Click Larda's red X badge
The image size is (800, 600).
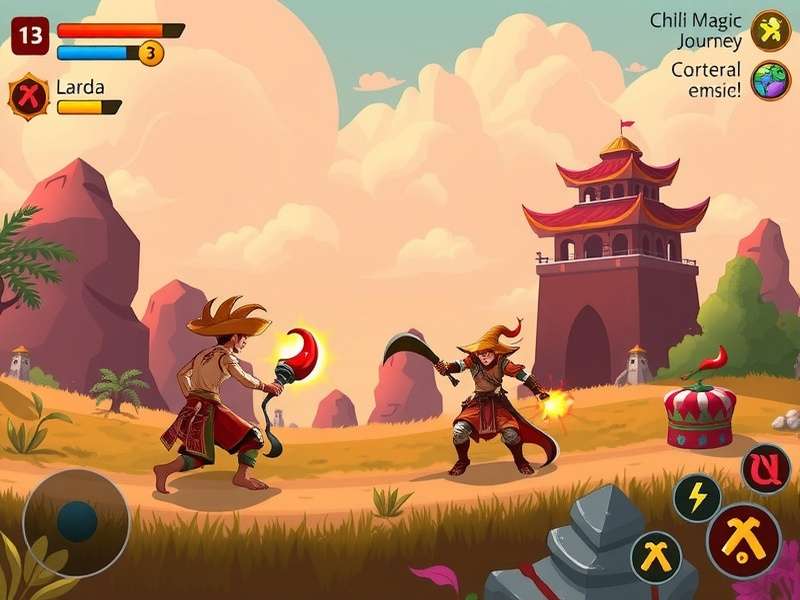(28, 97)
